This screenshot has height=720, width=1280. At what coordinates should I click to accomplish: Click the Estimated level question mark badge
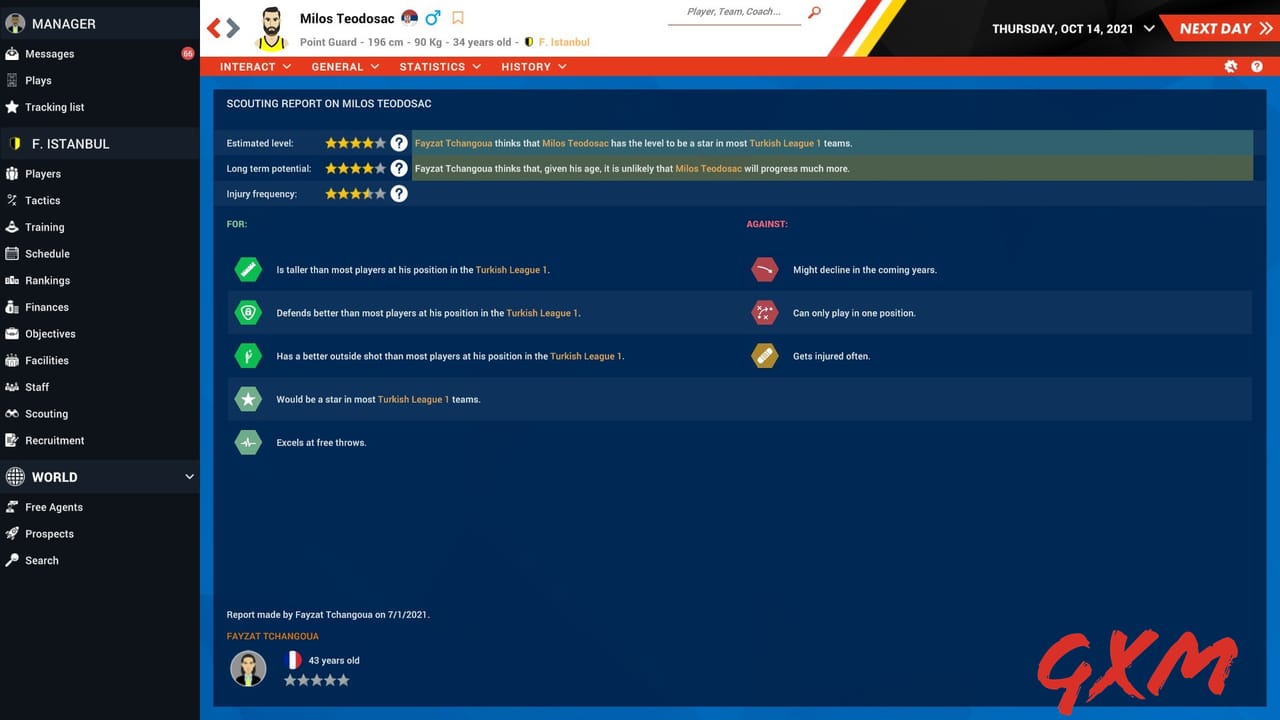coord(399,143)
